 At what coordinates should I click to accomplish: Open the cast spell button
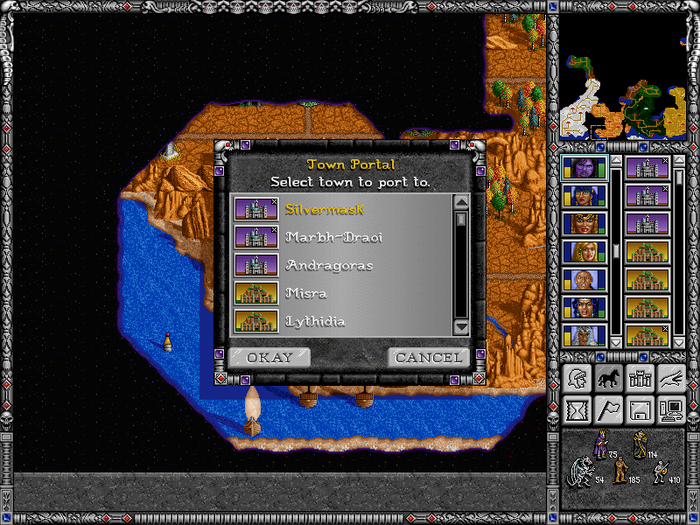point(670,378)
